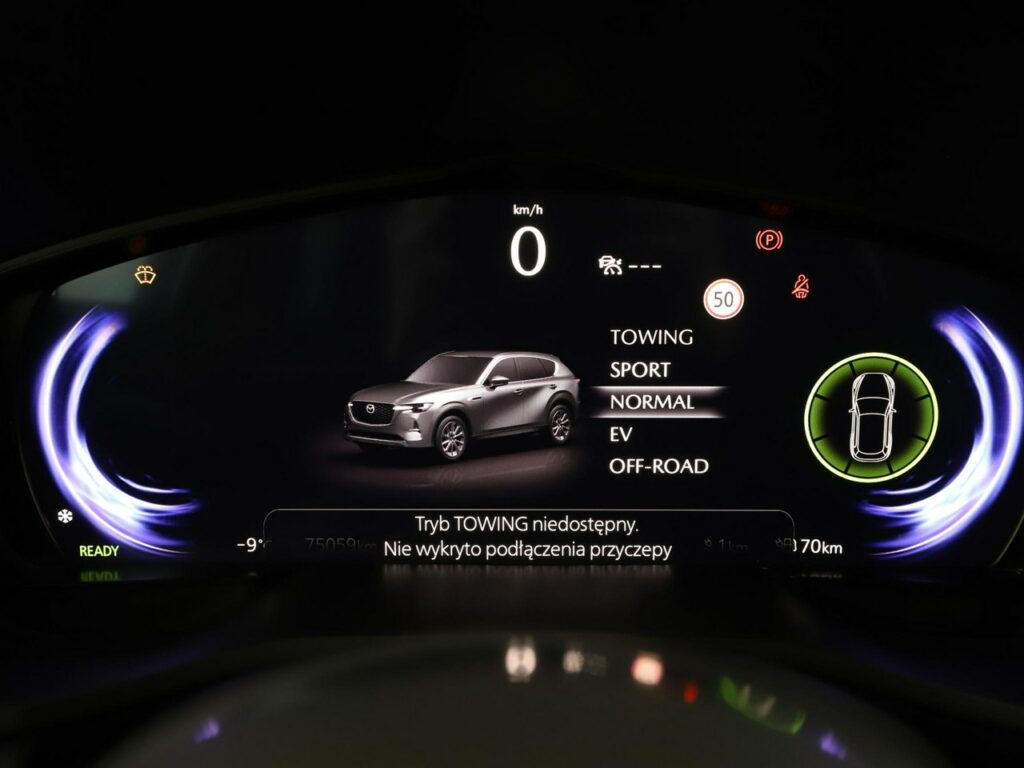Select the TOWING drive mode
The width and height of the screenshot is (1024, 768).
tap(651, 338)
